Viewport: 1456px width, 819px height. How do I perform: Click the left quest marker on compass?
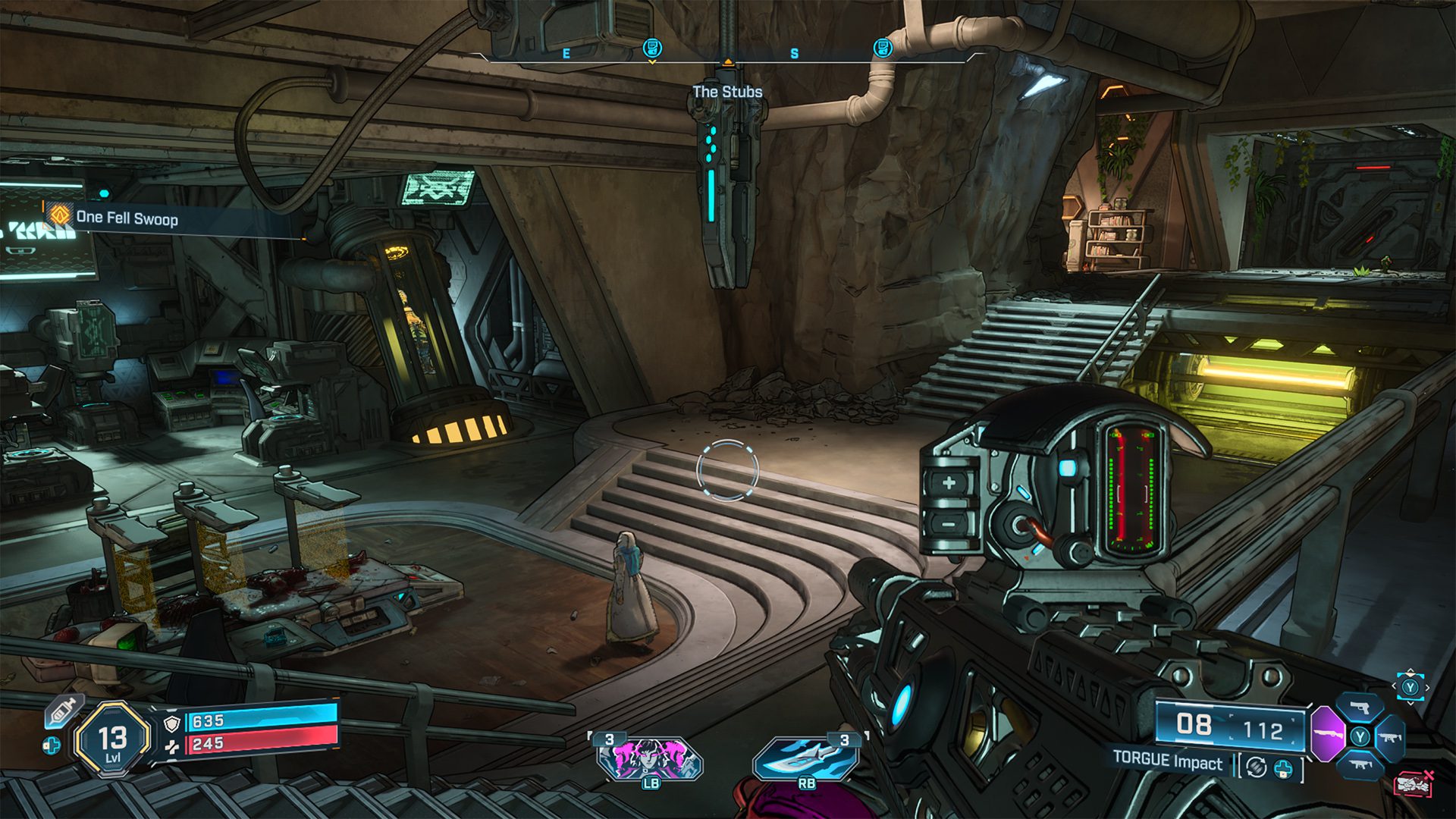pyautogui.click(x=651, y=49)
